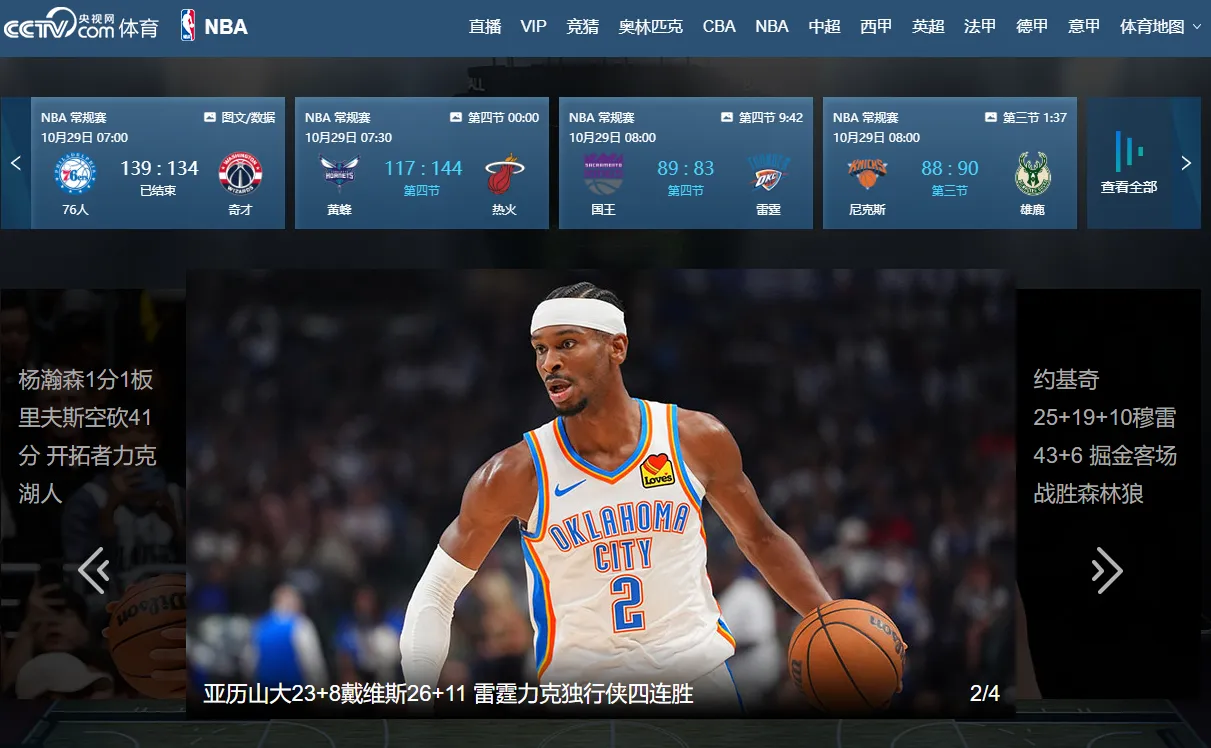Open the CBA nav link

[x=719, y=27]
